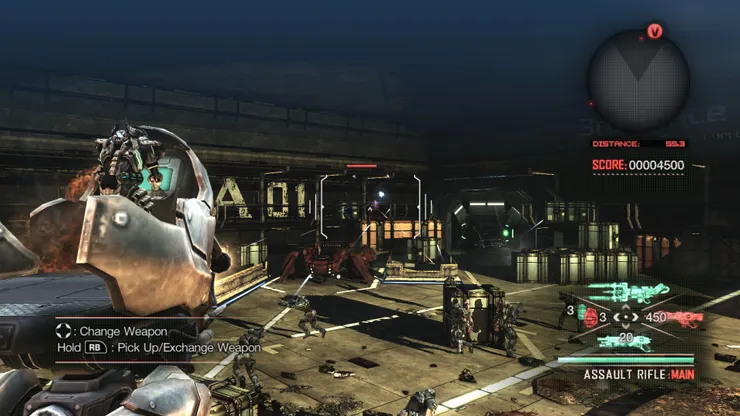Select the red hand grenade icon
This screenshot has width=740, height=416.
589,318
